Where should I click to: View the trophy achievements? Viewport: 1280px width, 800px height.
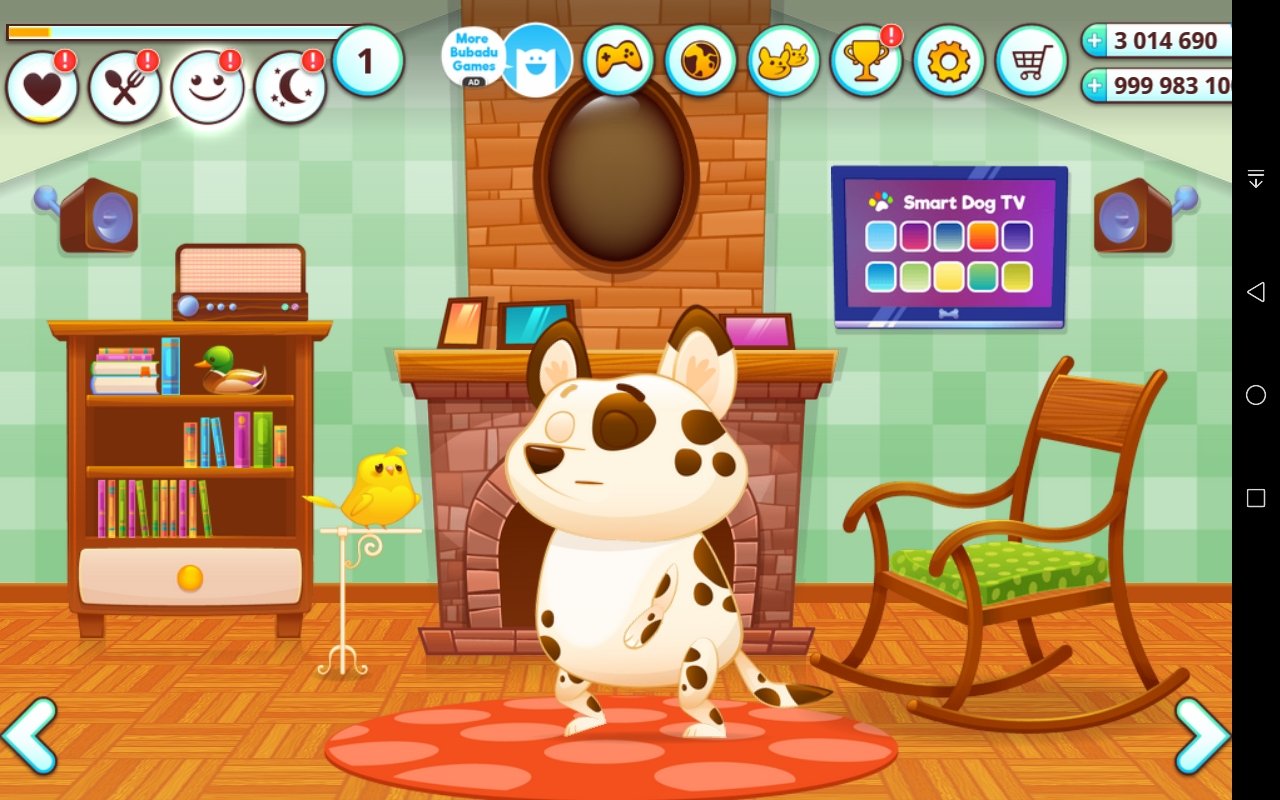[x=865, y=61]
